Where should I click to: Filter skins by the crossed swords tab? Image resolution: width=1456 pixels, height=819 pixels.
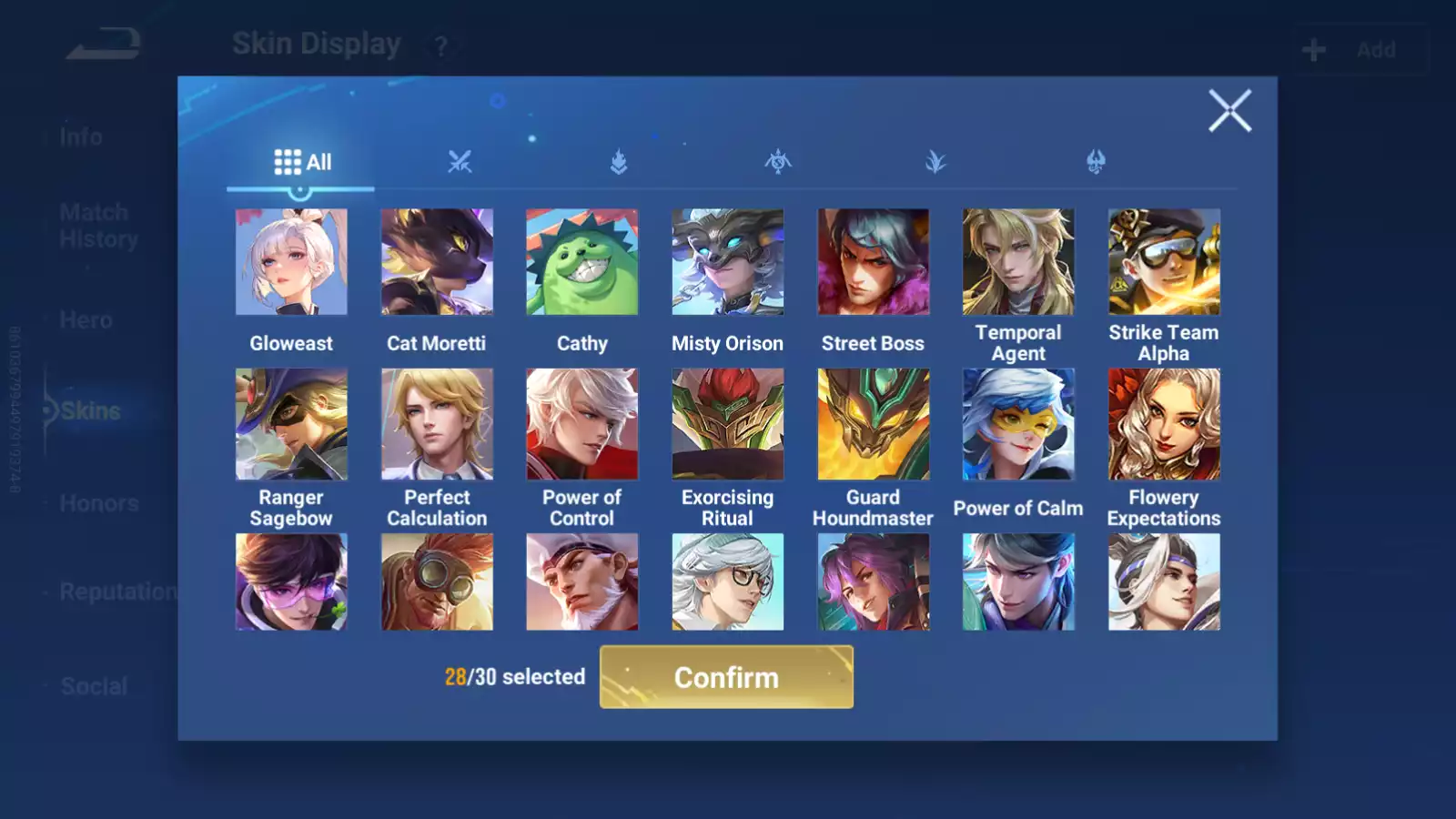pyautogui.click(x=460, y=162)
